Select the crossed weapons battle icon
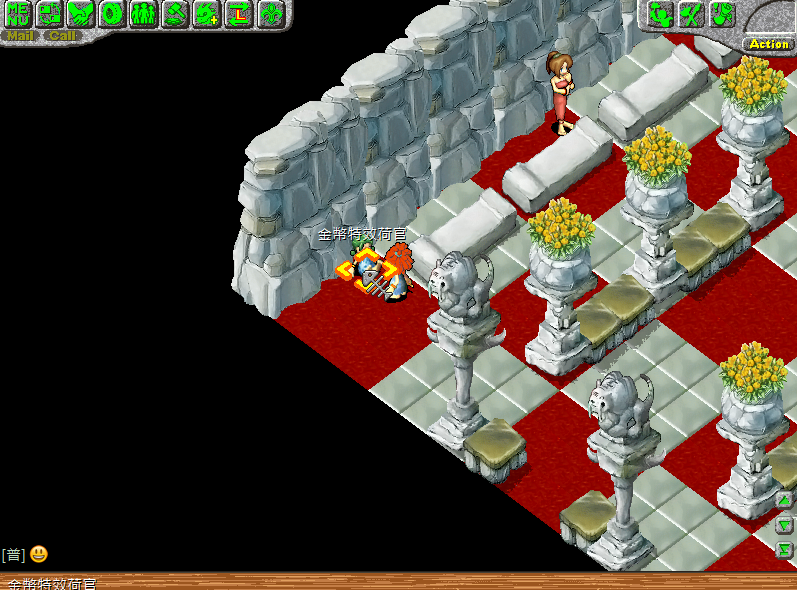 point(691,14)
